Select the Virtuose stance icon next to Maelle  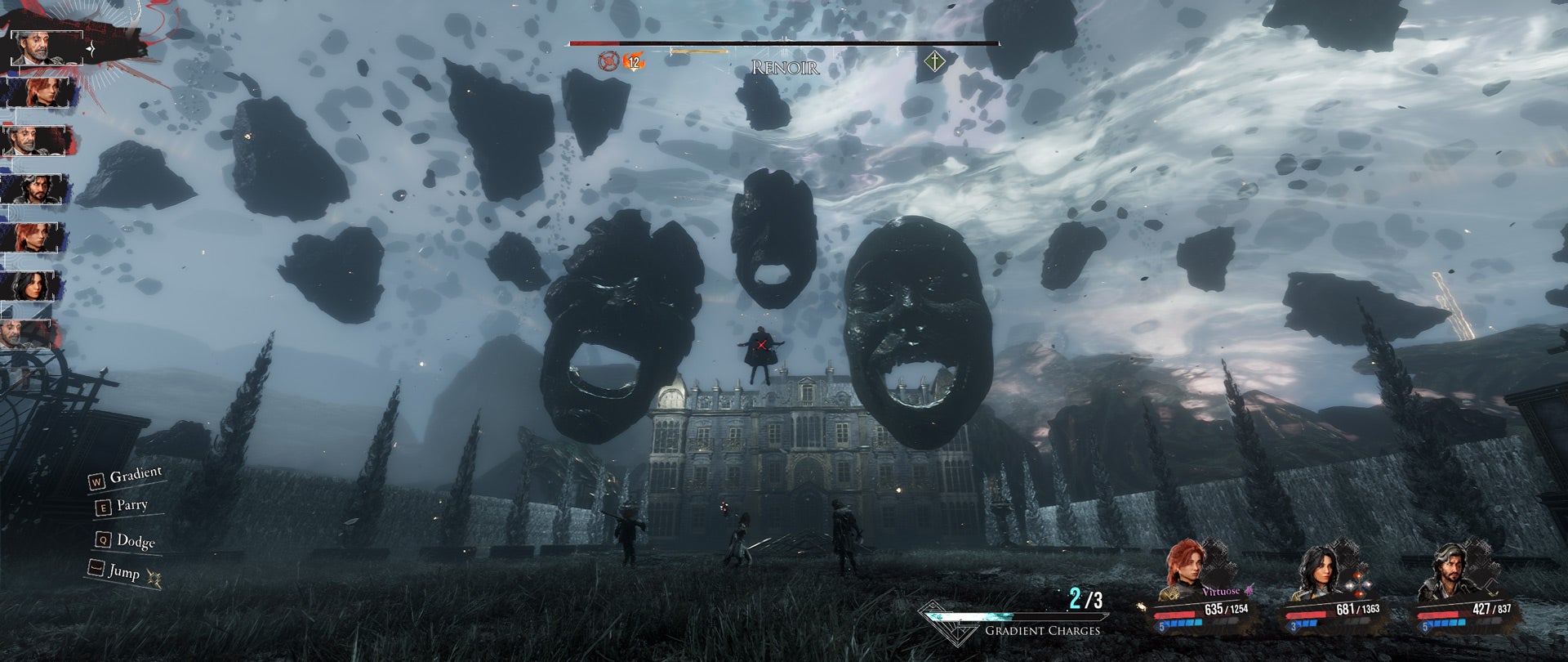tap(1249, 590)
